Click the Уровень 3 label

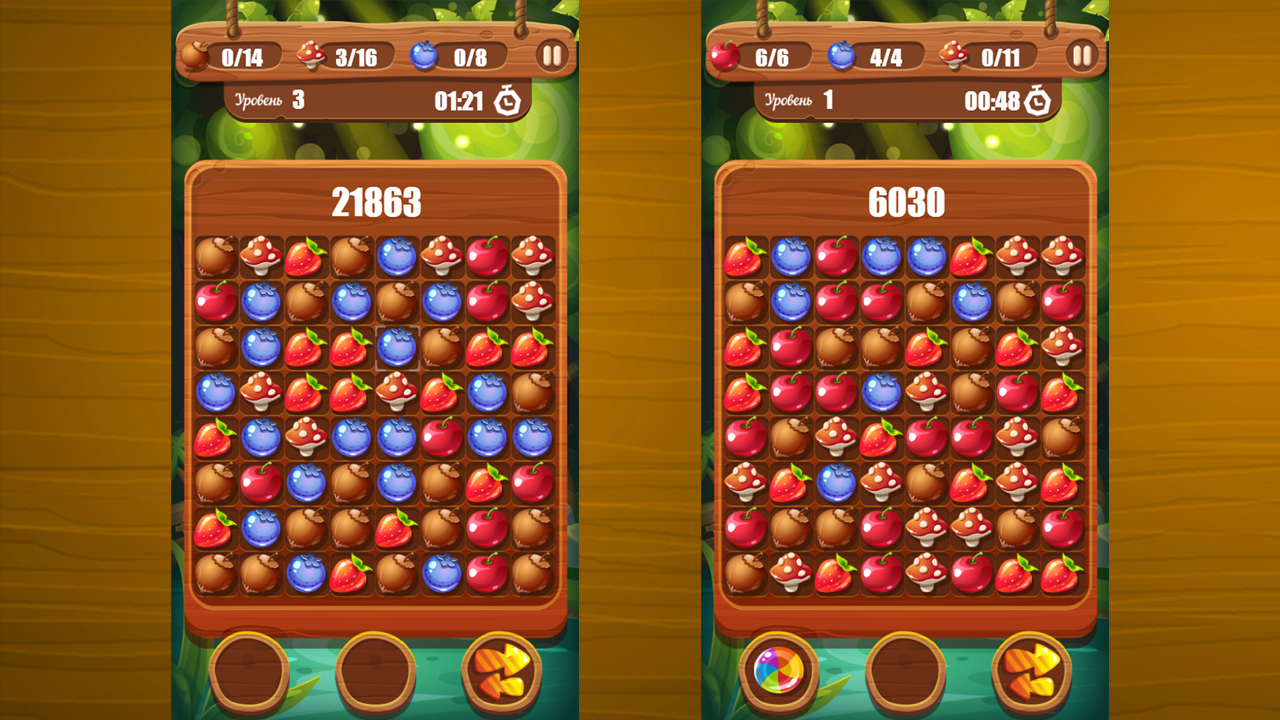point(270,99)
